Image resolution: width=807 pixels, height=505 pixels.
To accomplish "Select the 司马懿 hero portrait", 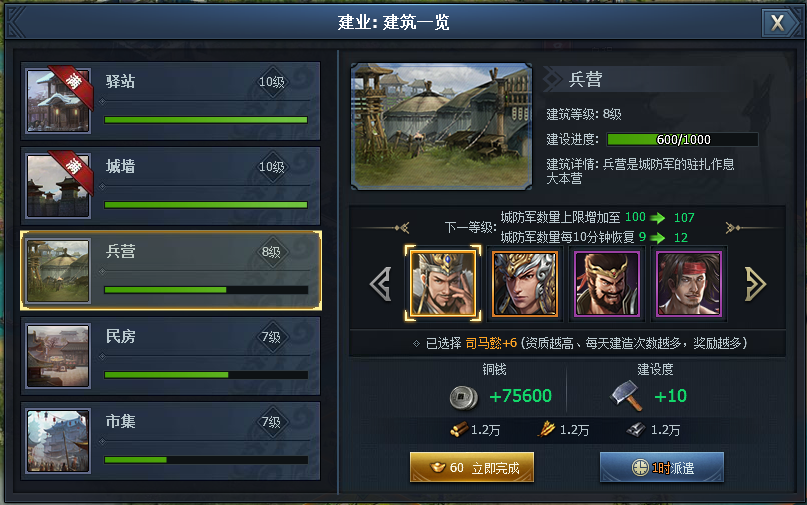I will pyautogui.click(x=438, y=283).
